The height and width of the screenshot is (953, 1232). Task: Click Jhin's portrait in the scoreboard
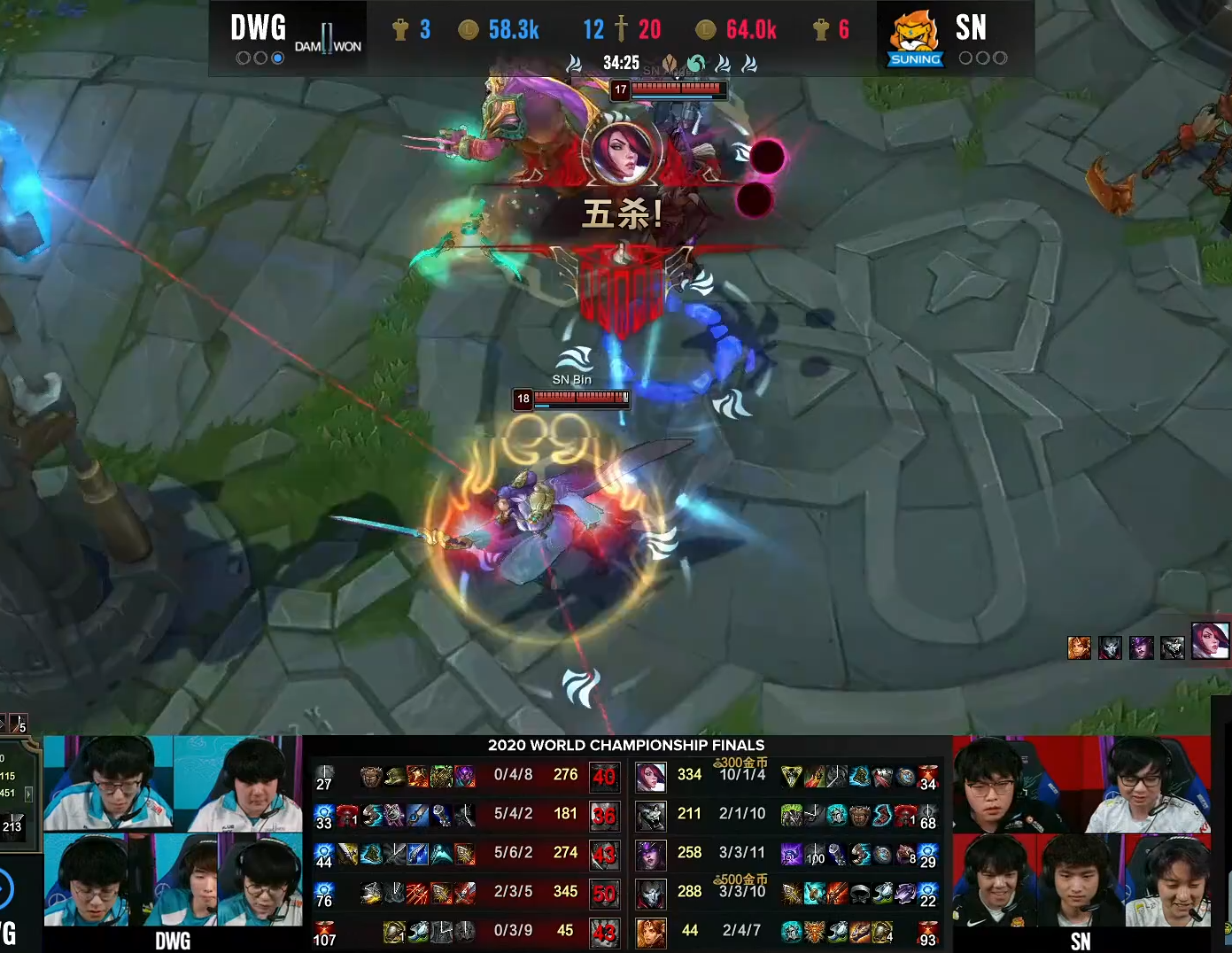(651, 893)
